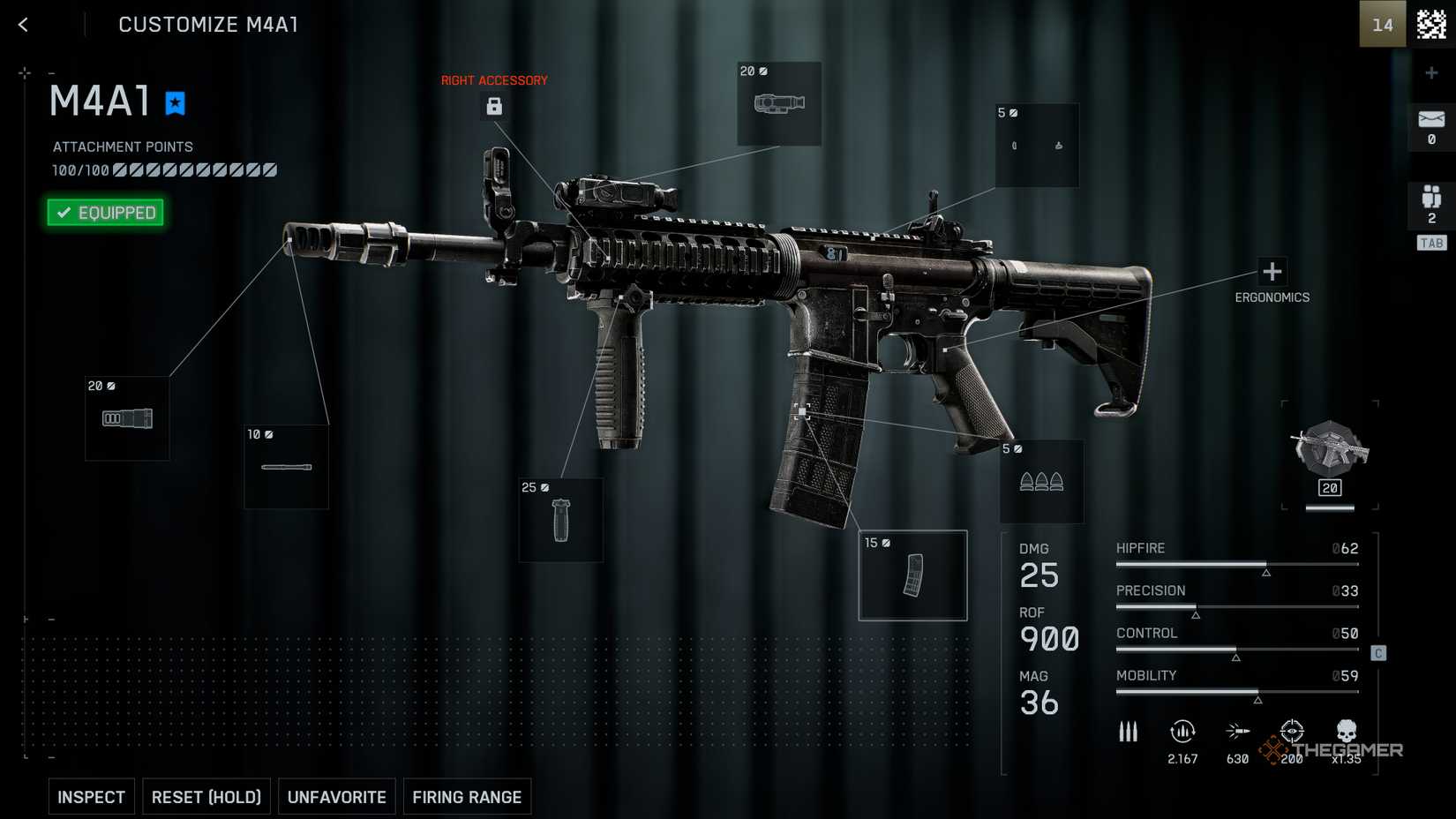Open the squad members panel
This screenshot has width=1456, height=819.
1431,205
